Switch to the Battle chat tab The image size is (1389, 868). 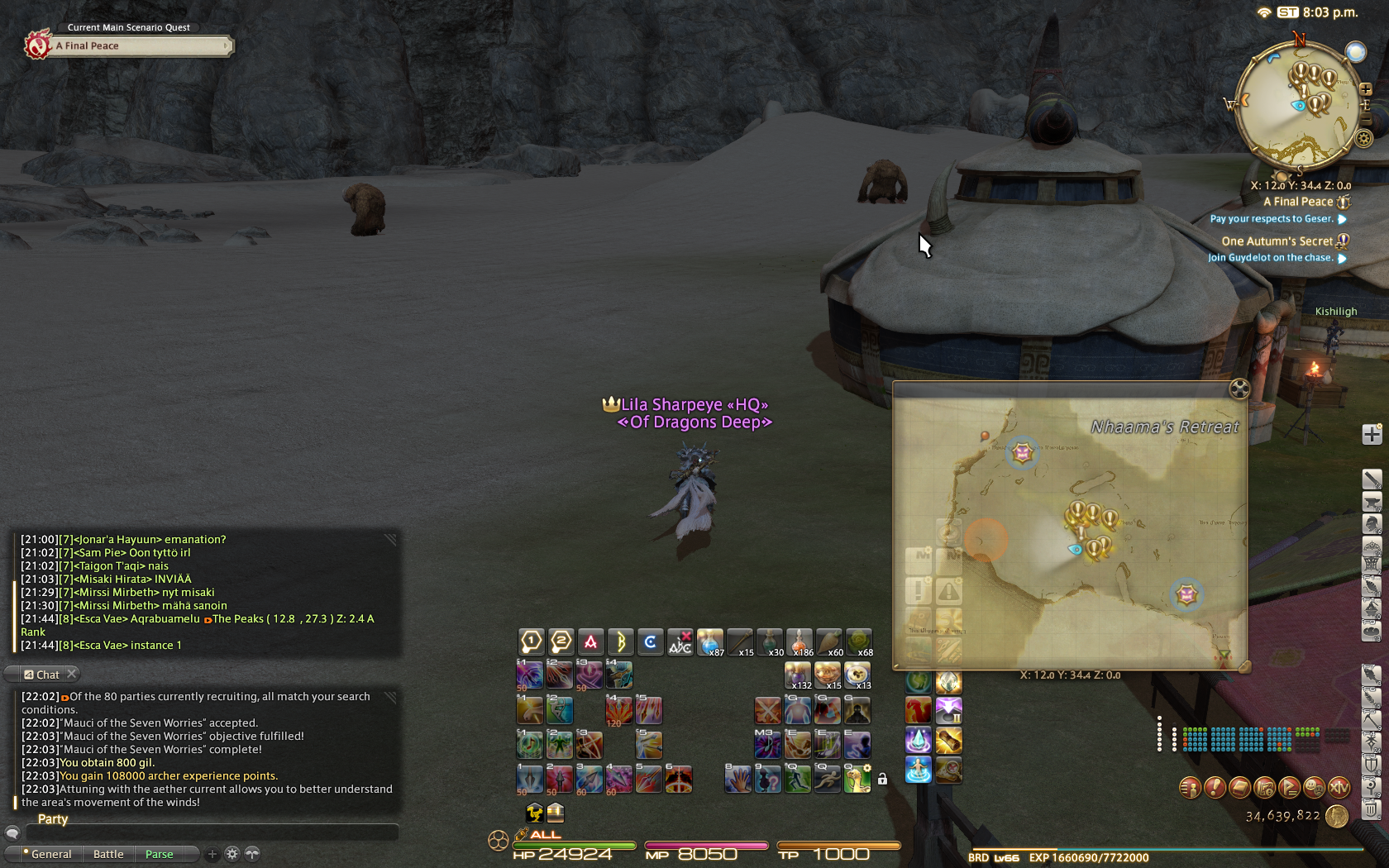[108, 854]
